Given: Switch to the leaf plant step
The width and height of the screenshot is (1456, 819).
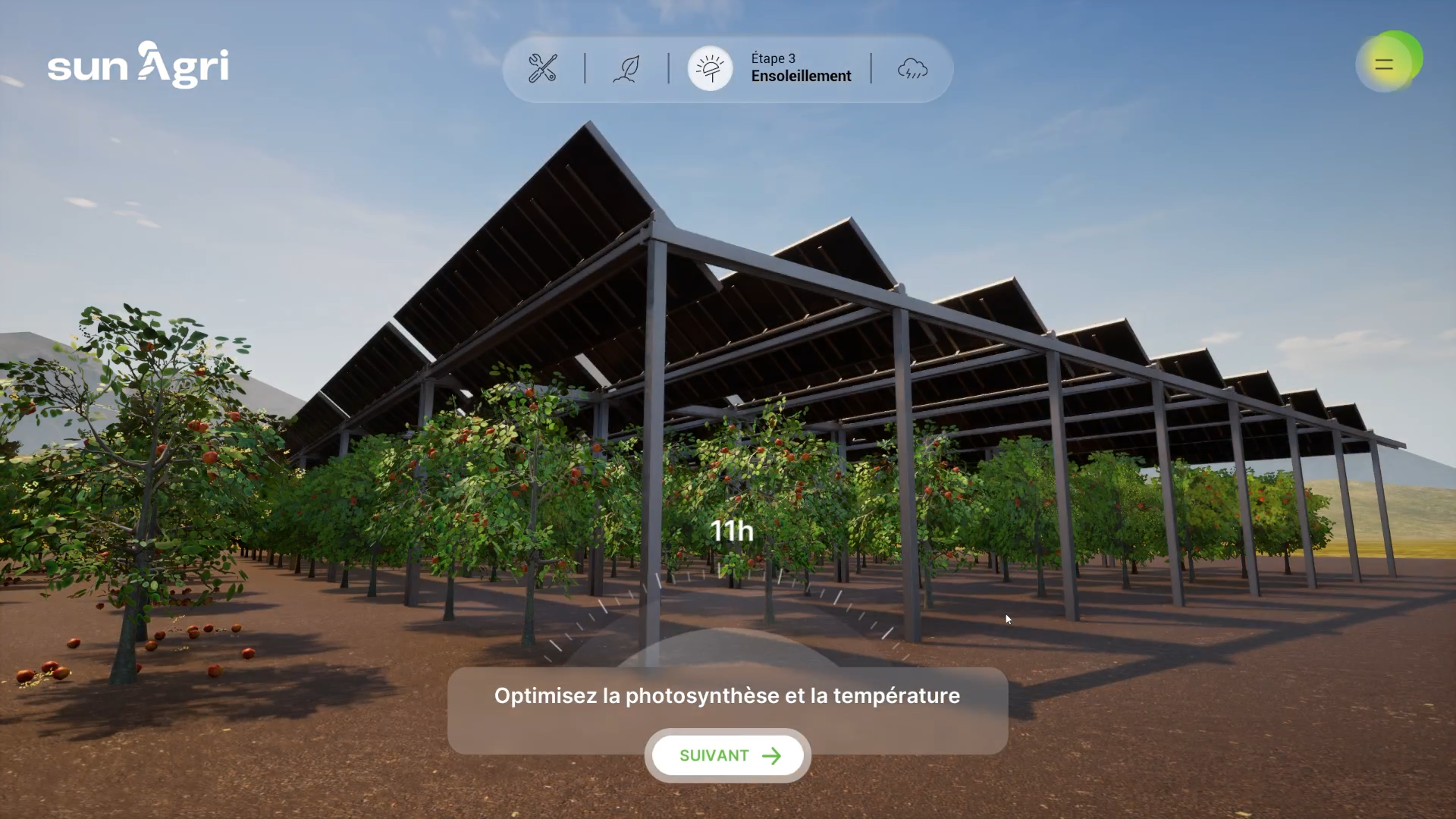Looking at the screenshot, I should 626,68.
